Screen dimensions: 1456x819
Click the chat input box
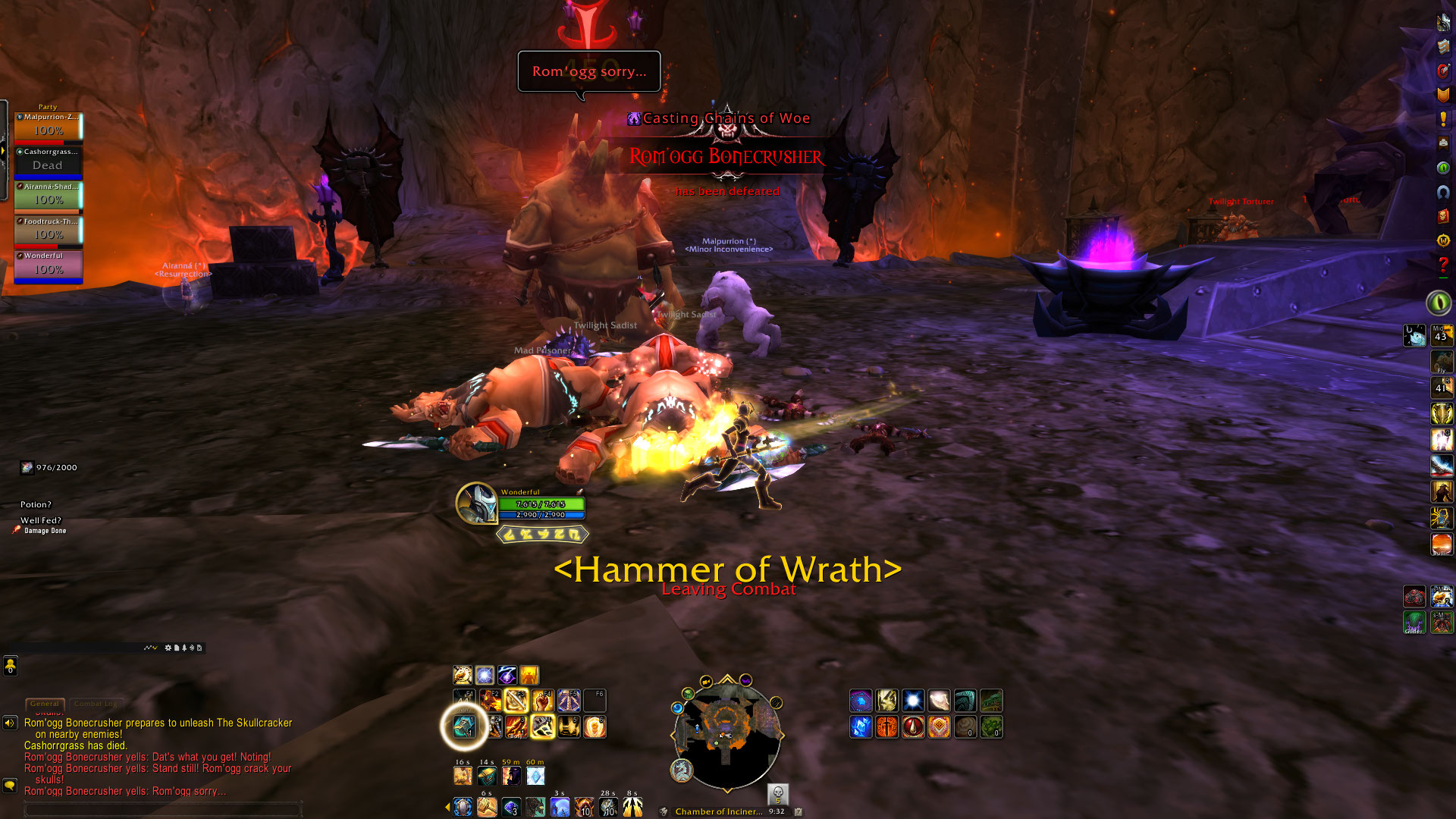(x=163, y=810)
